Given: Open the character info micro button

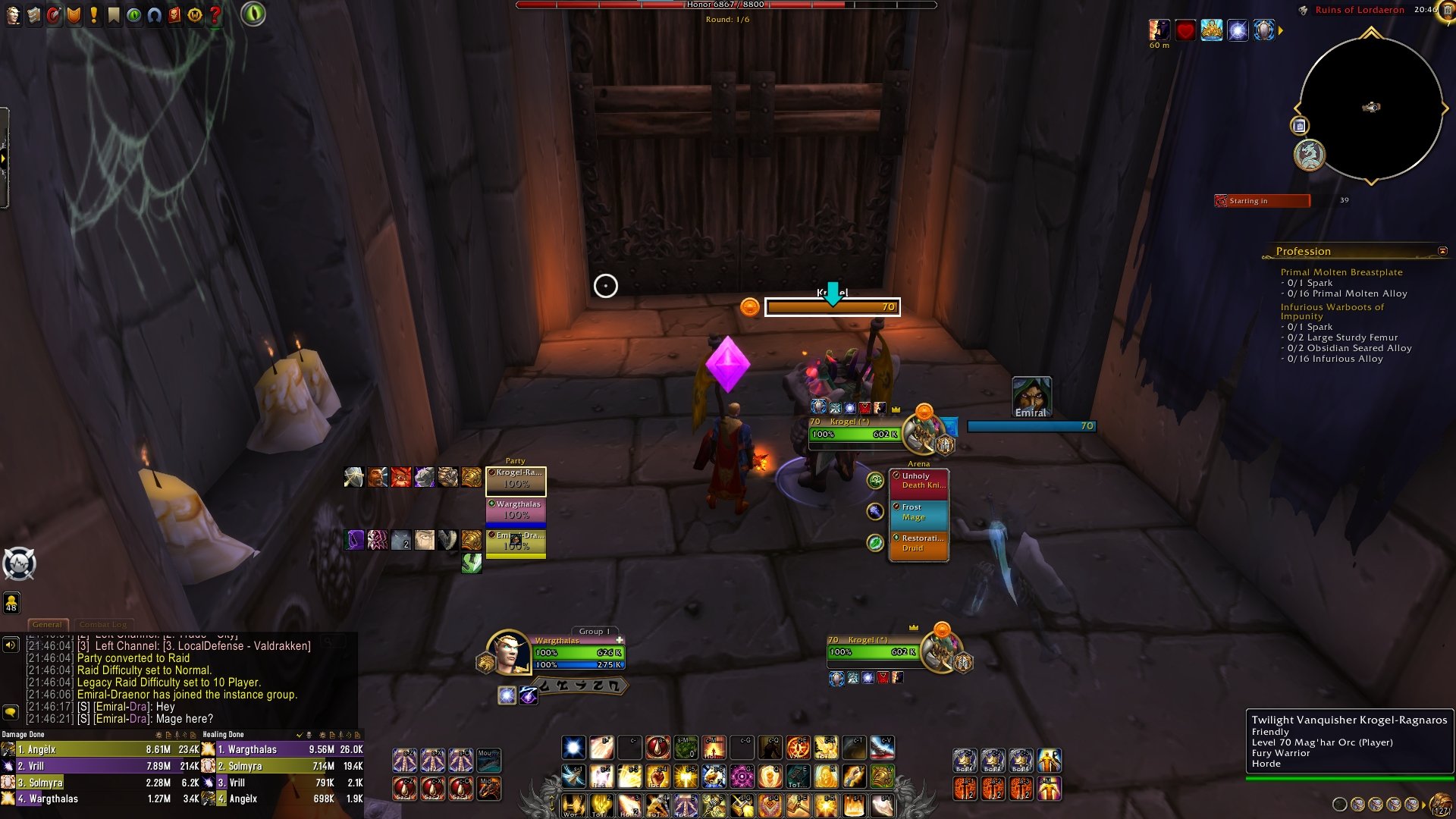Looking at the screenshot, I should pyautogui.click(x=13, y=14).
